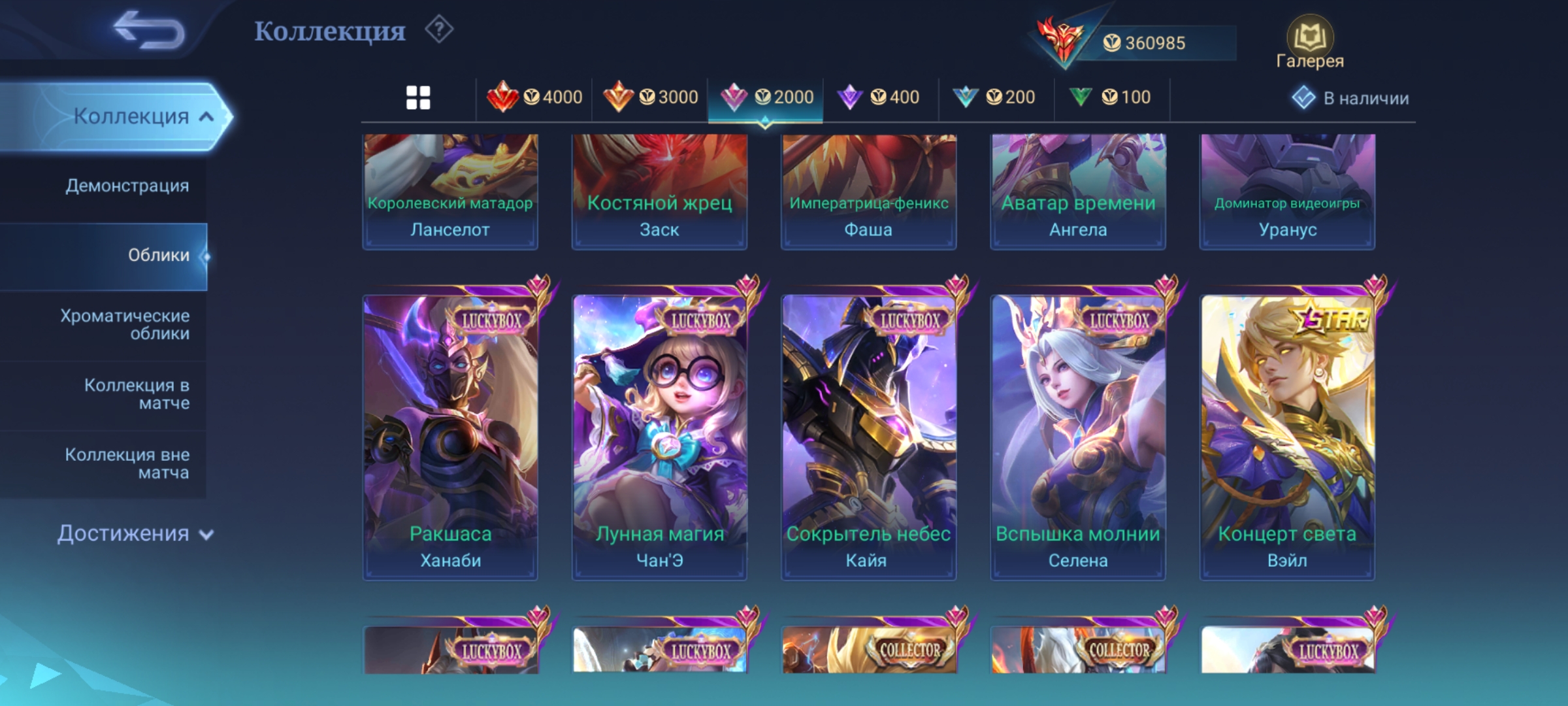
Task: Open Коллекция в матче entry
Action: click(137, 394)
